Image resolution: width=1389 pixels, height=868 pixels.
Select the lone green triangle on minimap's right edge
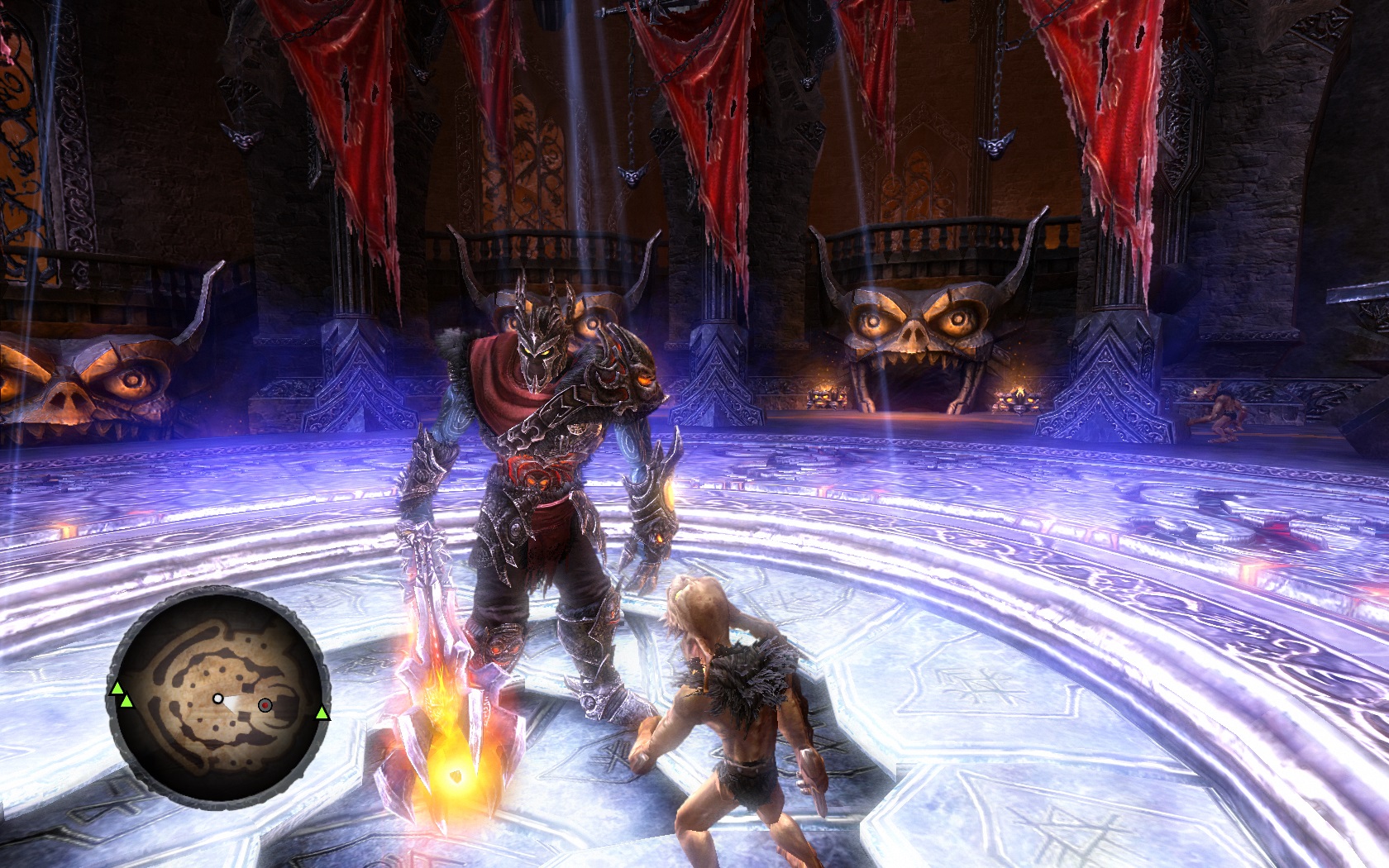click(322, 713)
